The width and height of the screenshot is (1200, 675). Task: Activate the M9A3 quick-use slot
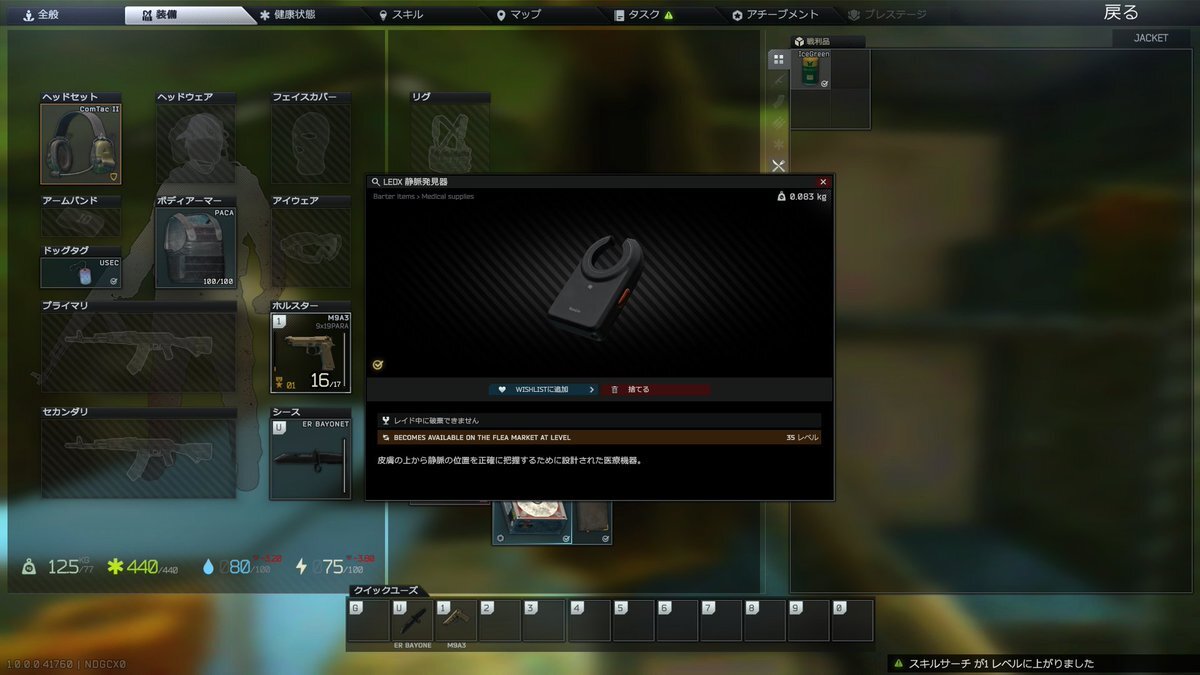(455, 621)
